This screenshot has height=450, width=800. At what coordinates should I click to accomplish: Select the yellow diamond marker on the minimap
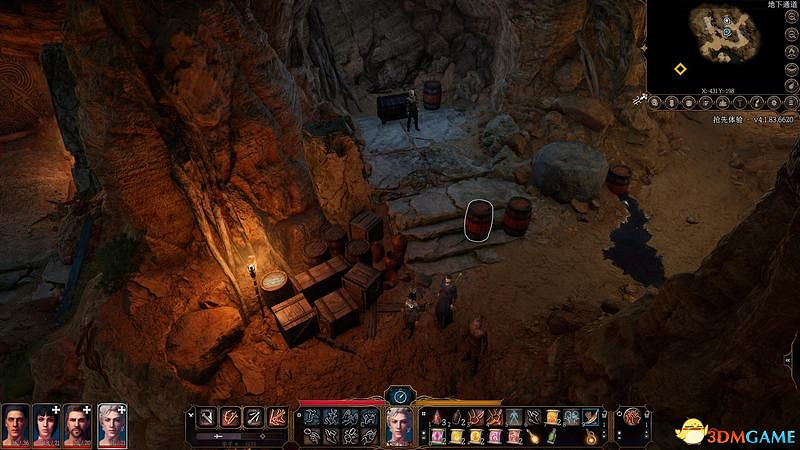click(680, 69)
